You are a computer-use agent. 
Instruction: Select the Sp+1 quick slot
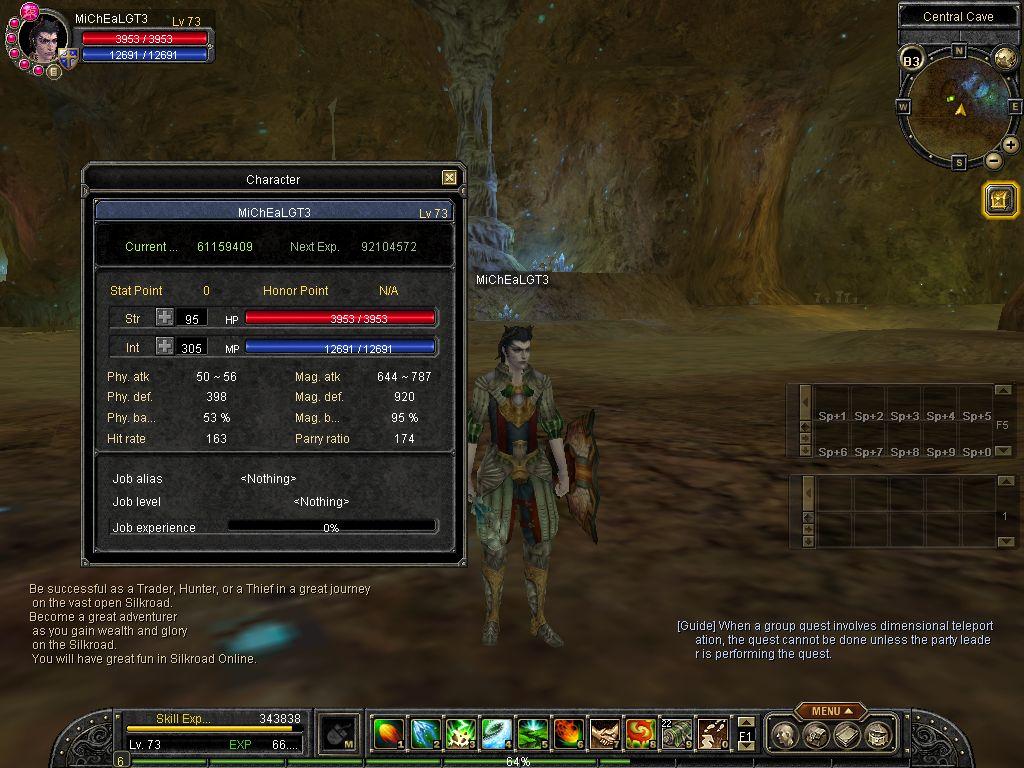click(832, 416)
